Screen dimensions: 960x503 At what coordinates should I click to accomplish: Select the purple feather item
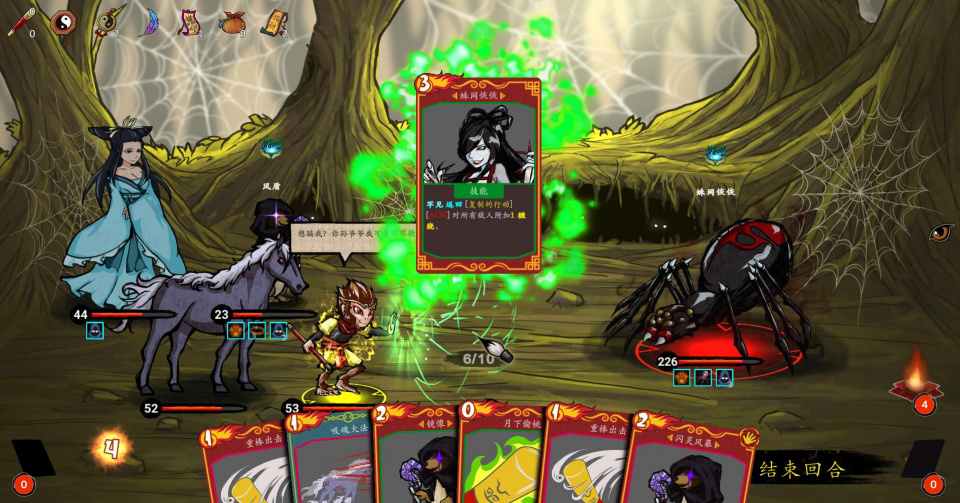[x=149, y=21]
